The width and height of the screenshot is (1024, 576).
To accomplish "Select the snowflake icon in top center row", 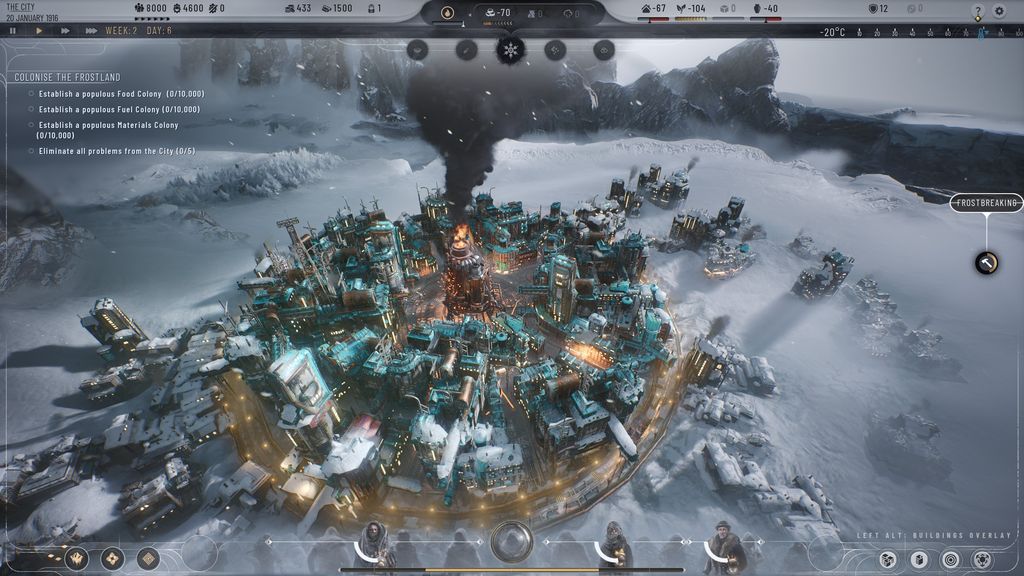I will click(510, 50).
